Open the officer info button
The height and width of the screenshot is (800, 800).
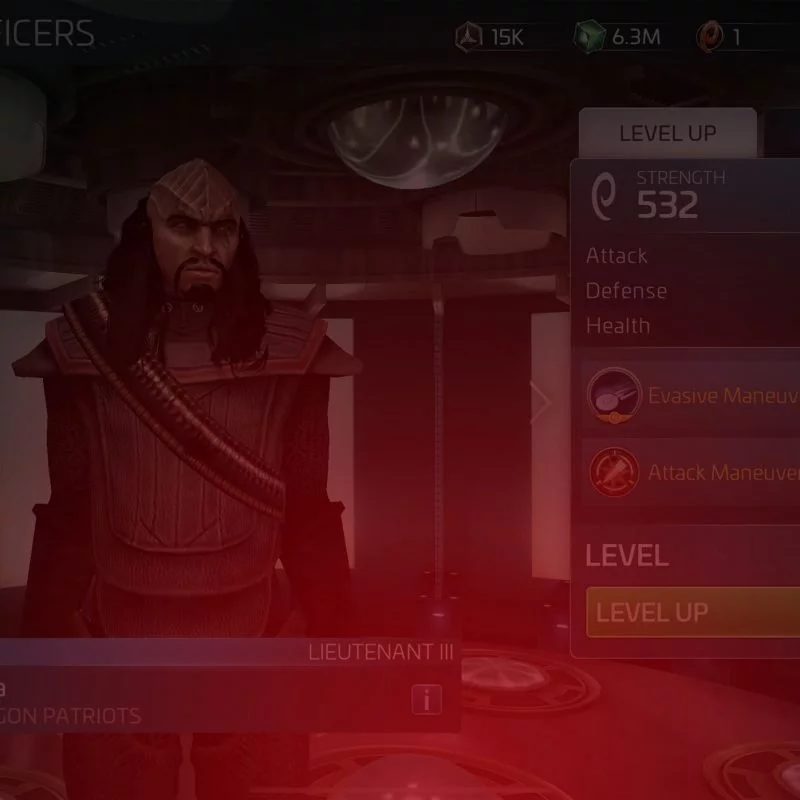pos(426,700)
